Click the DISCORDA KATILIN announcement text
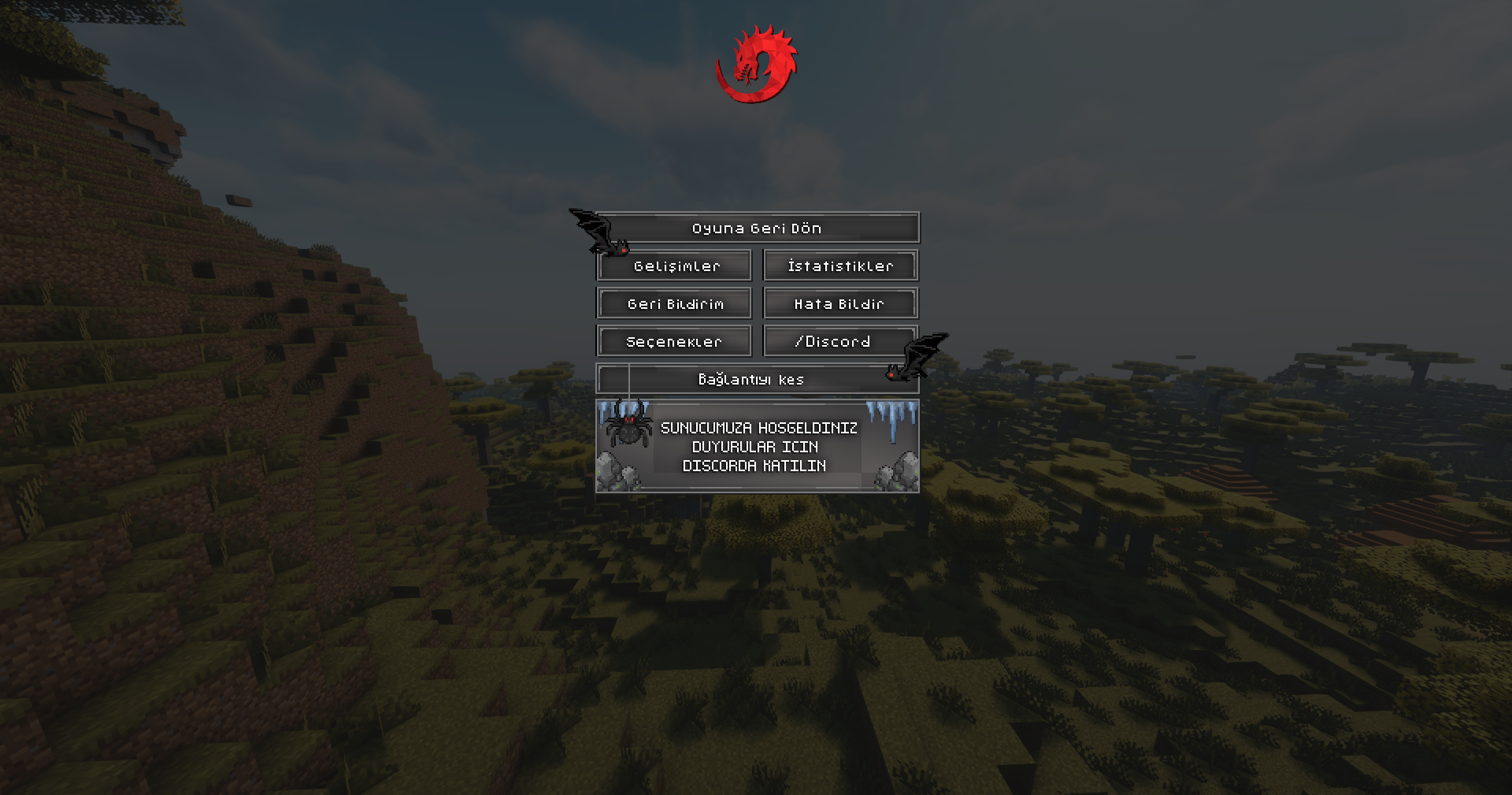The width and height of the screenshot is (1512, 795). click(x=755, y=465)
